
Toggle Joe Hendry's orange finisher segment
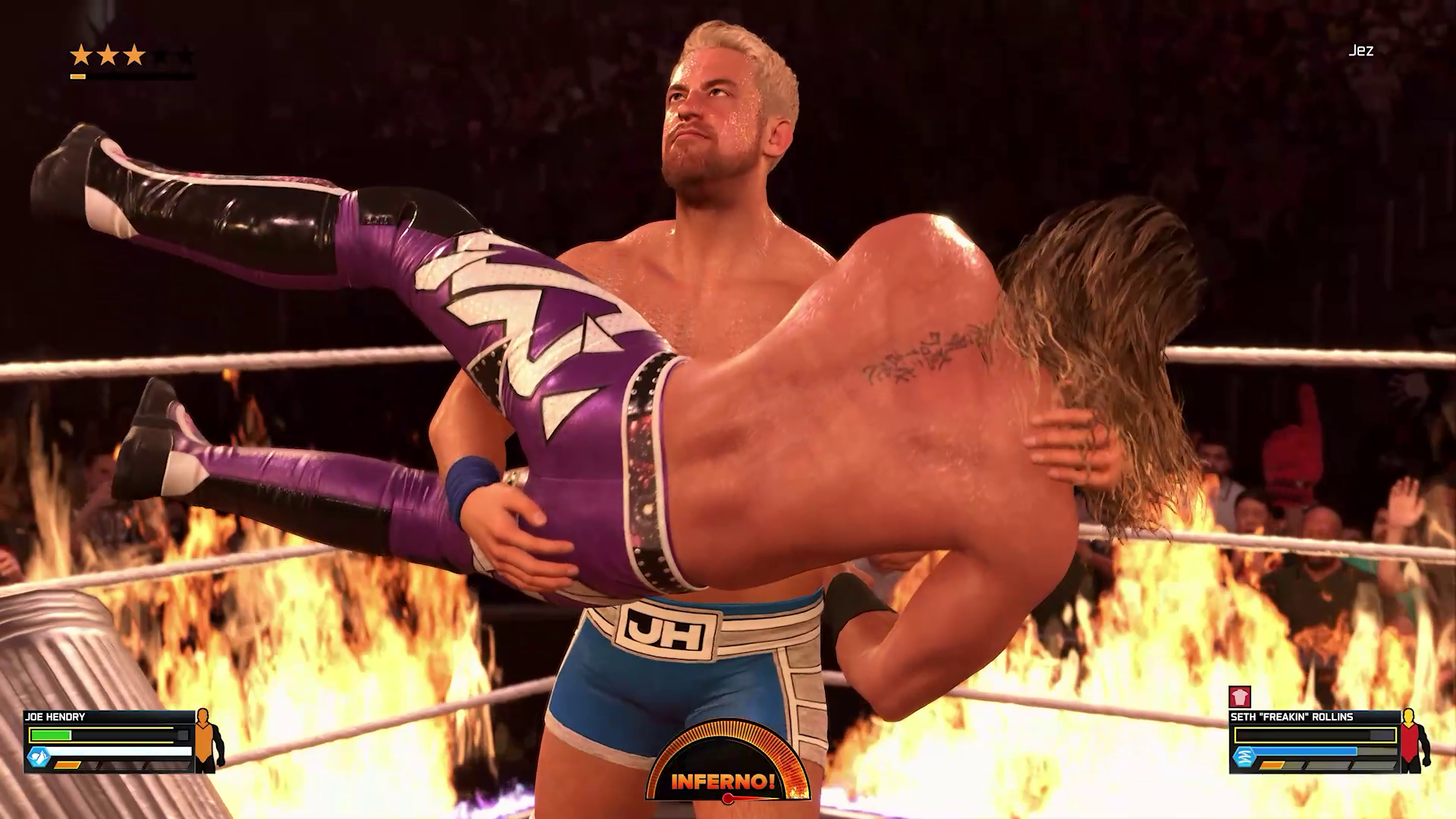[x=67, y=765]
